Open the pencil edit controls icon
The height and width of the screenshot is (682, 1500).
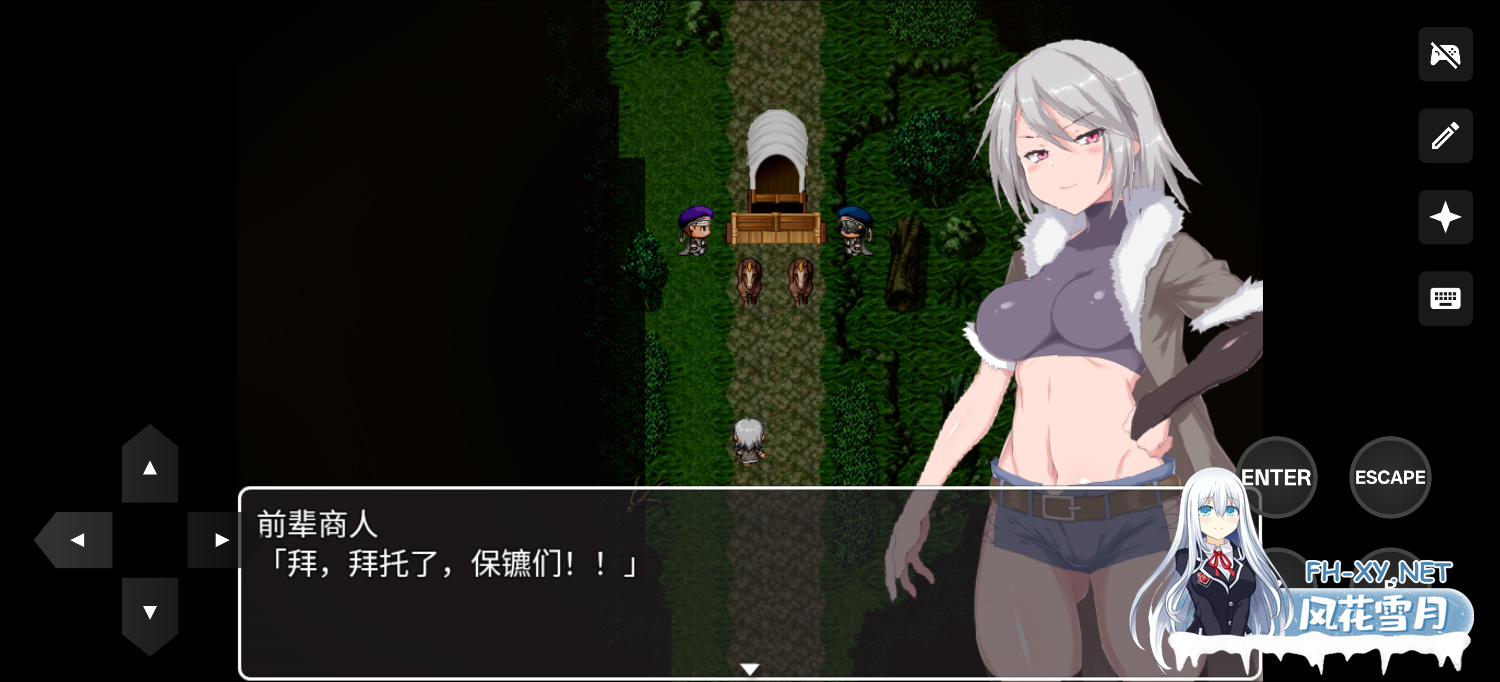point(1445,136)
